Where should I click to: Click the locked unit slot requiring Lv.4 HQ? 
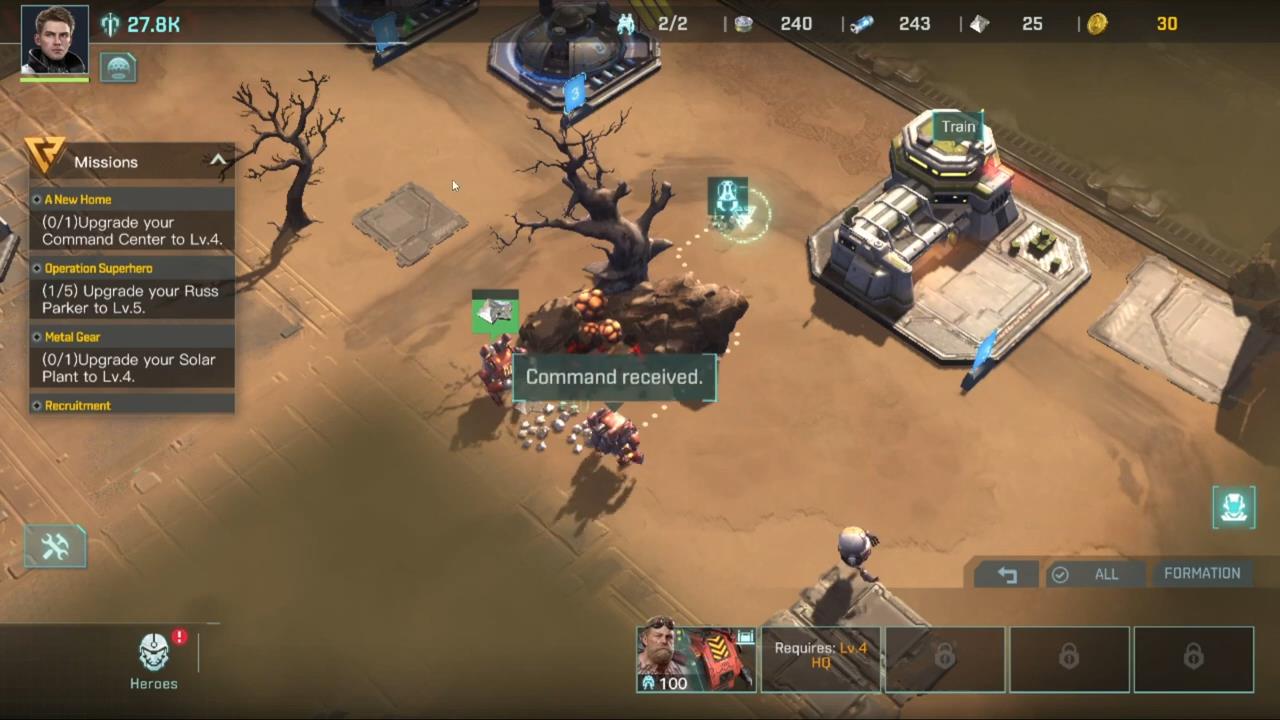820,658
